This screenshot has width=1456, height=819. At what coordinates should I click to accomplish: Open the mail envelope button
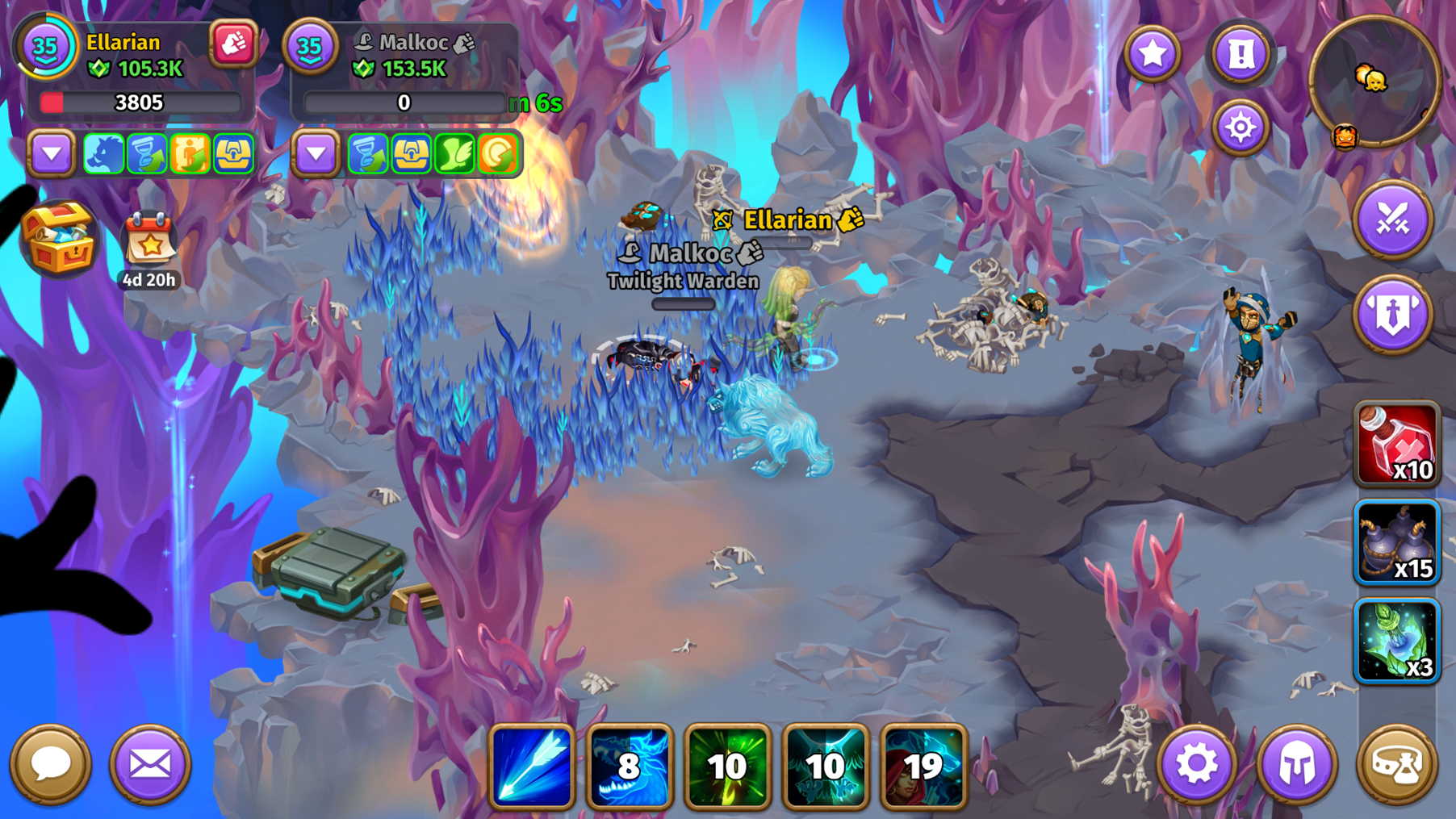[150, 763]
